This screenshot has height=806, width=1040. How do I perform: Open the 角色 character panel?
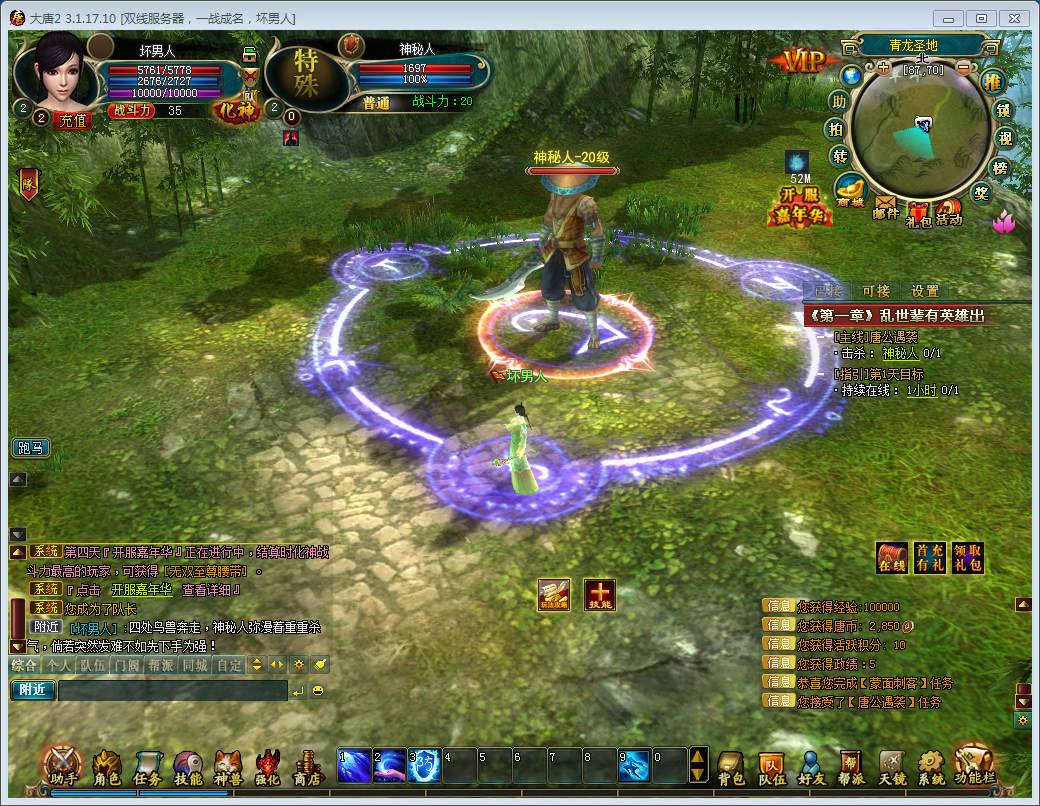click(x=106, y=767)
